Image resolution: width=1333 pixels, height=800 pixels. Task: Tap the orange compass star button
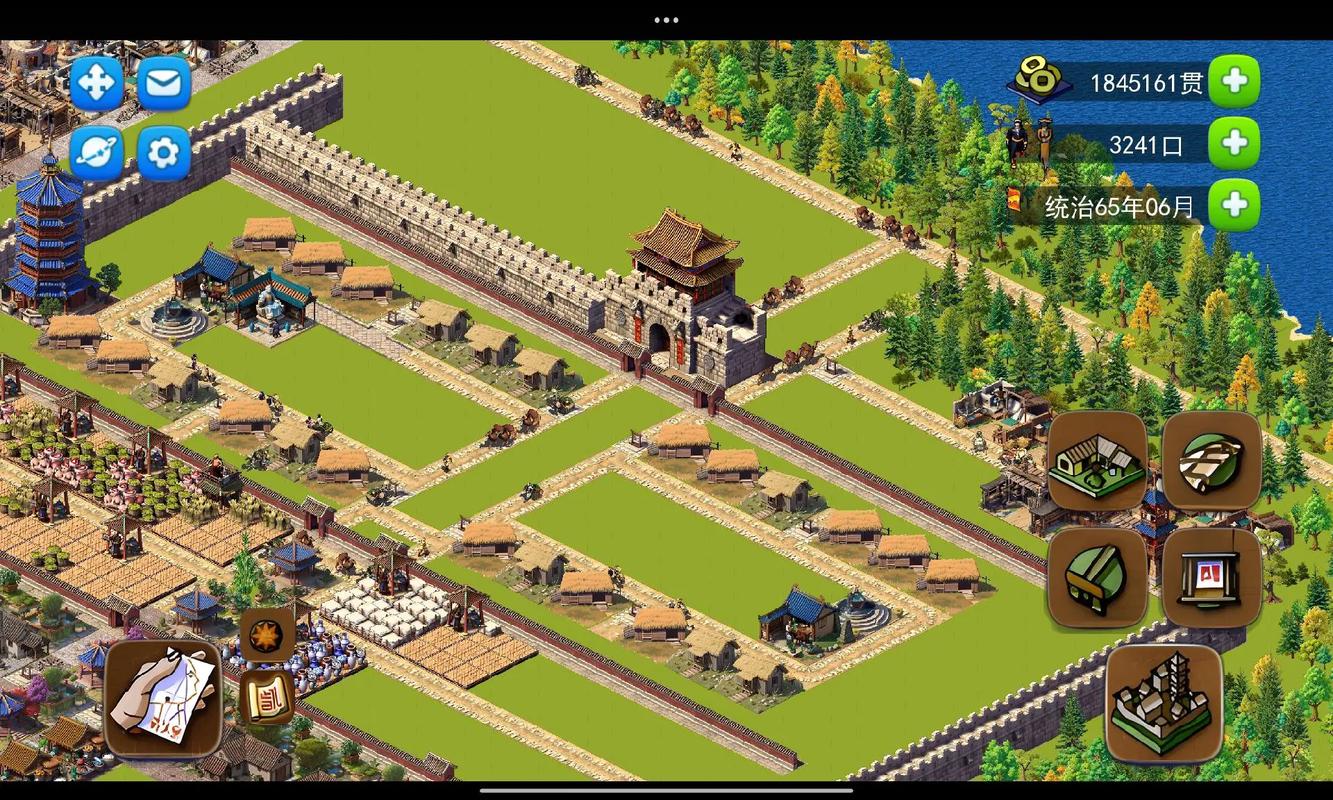point(266,635)
